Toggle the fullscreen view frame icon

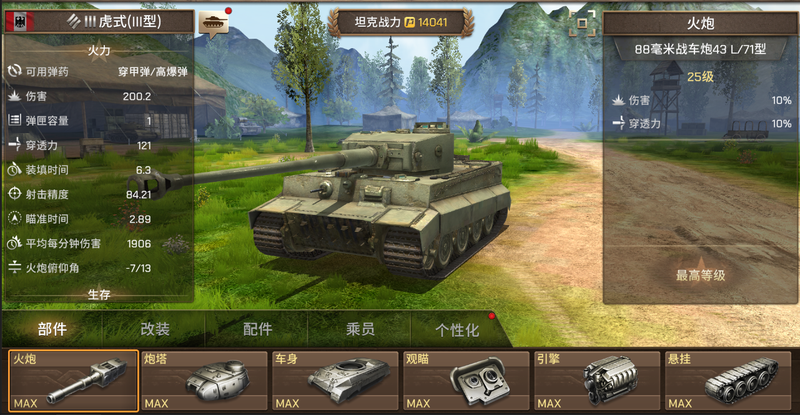point(582,23)
